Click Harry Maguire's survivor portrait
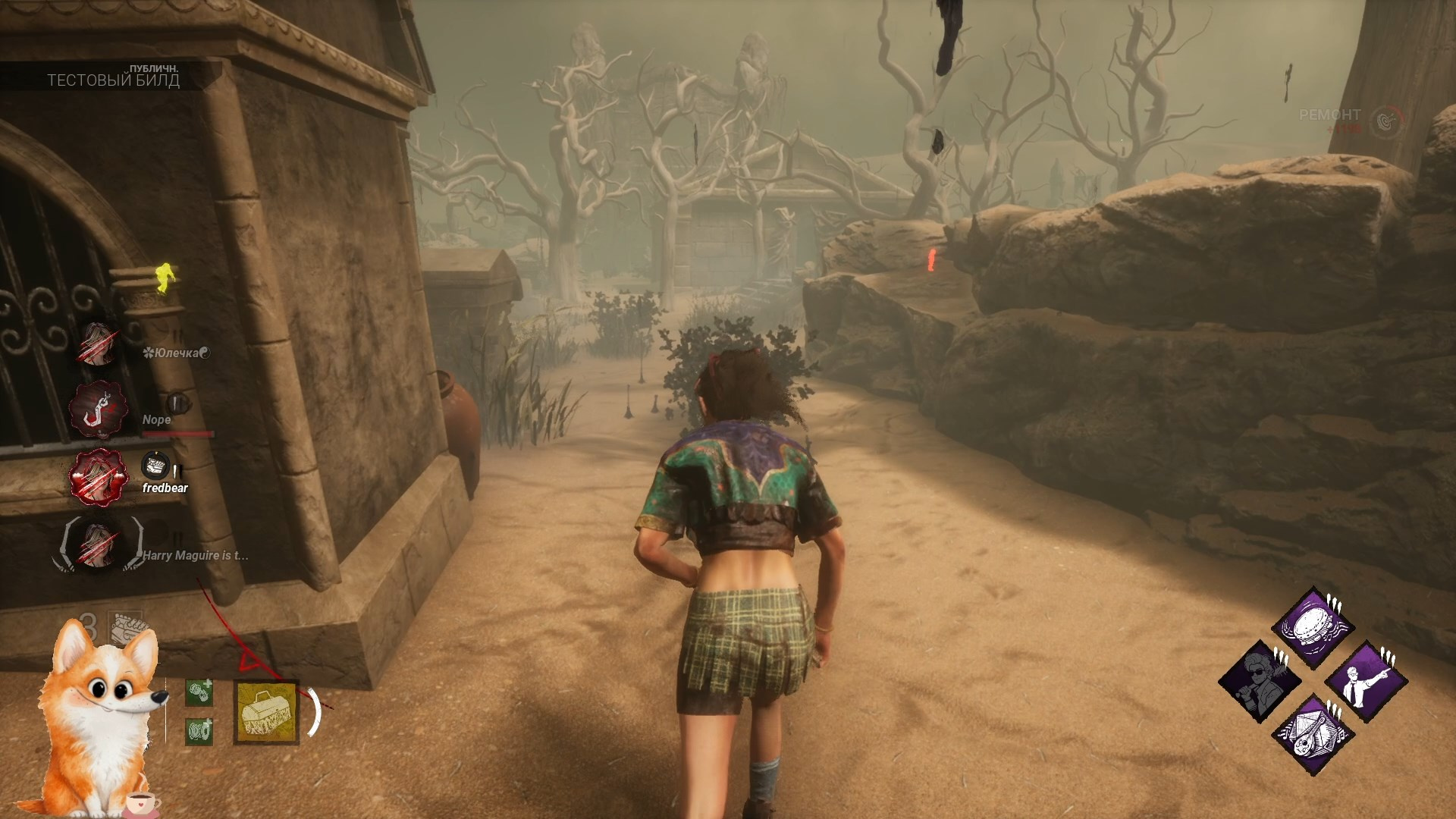 98,544
